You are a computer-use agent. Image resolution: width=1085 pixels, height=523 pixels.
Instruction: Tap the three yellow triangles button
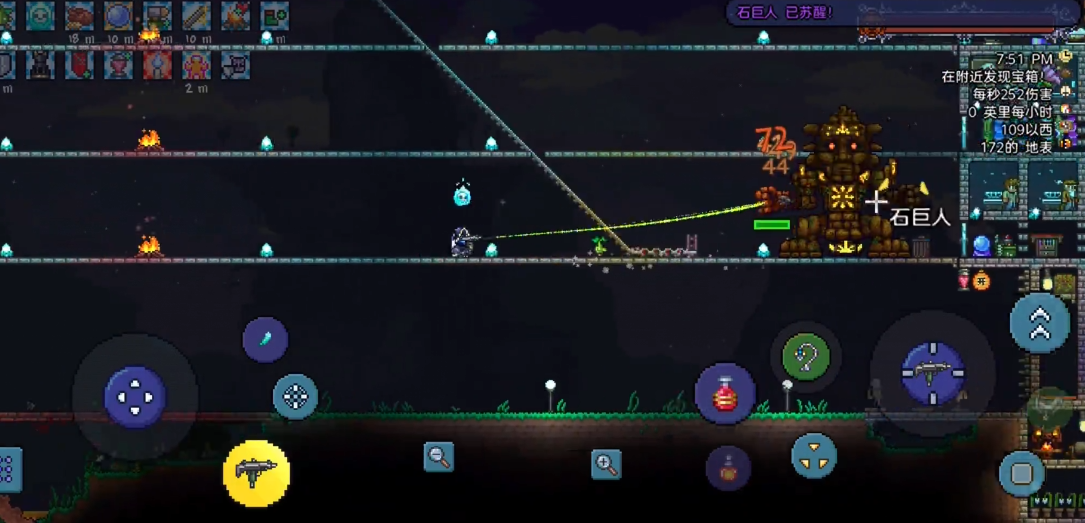click(814, 456)
